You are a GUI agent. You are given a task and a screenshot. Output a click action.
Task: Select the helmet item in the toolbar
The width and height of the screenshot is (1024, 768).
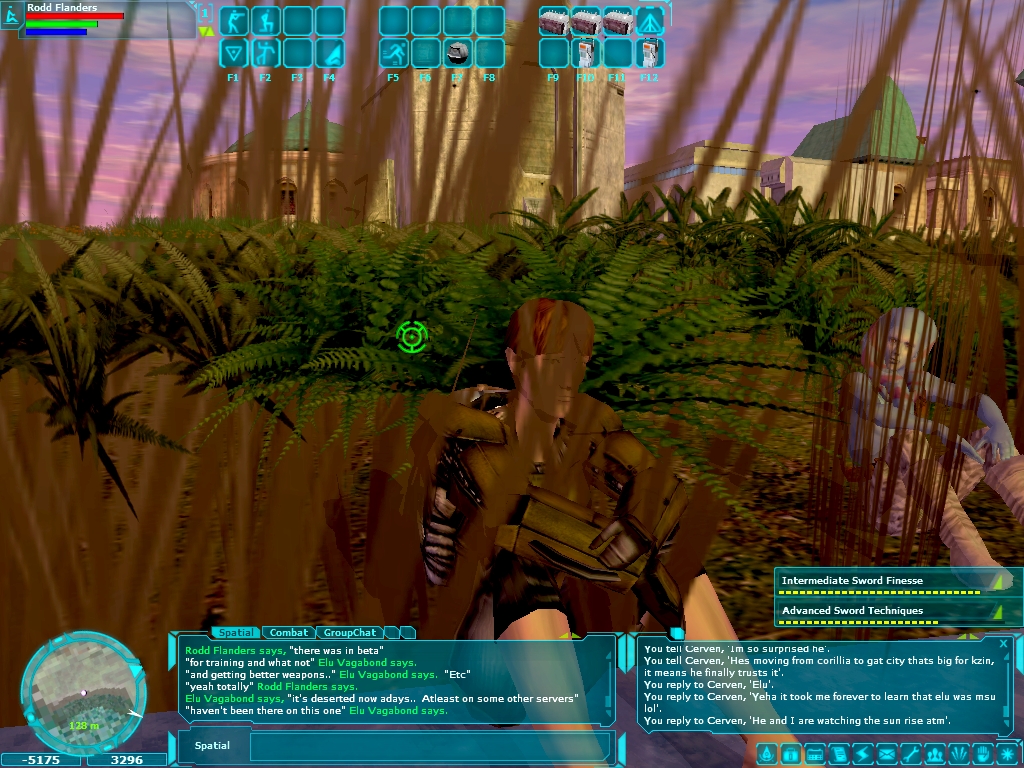(x=458, y=53)
